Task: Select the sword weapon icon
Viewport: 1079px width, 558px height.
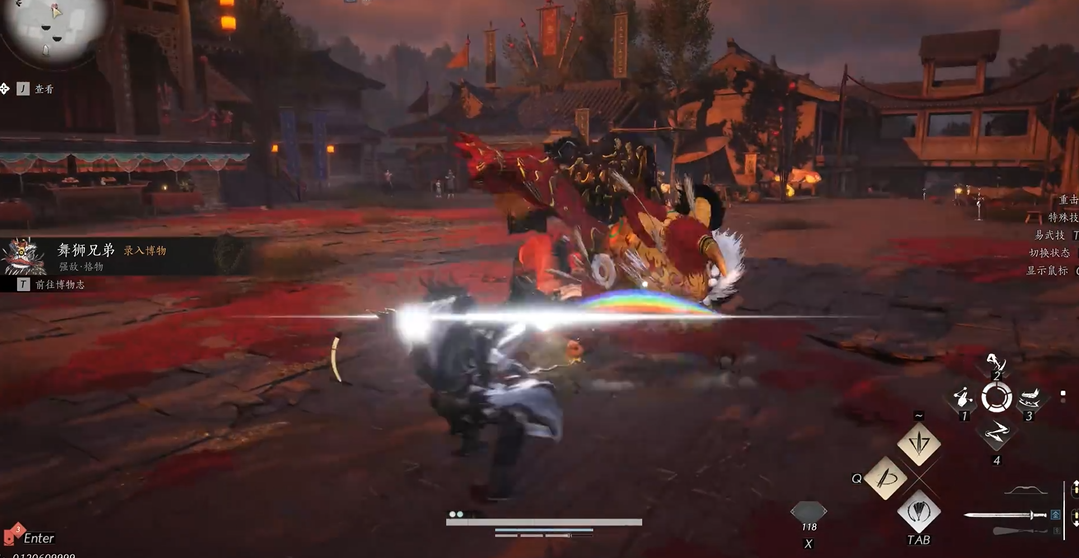Action: pos(1004,516)
